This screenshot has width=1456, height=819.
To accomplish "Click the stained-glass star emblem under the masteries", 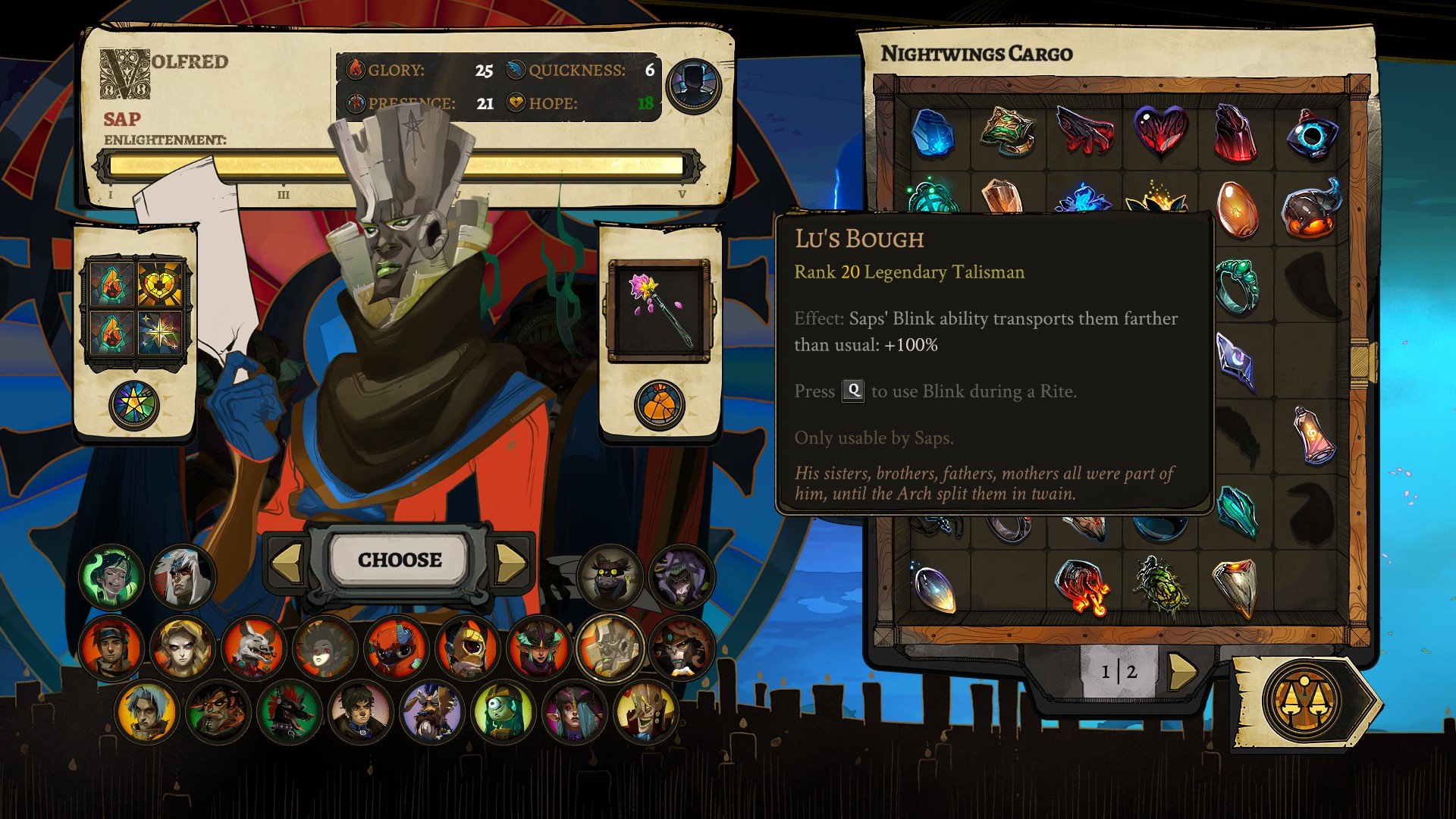I will pos(134,404).
